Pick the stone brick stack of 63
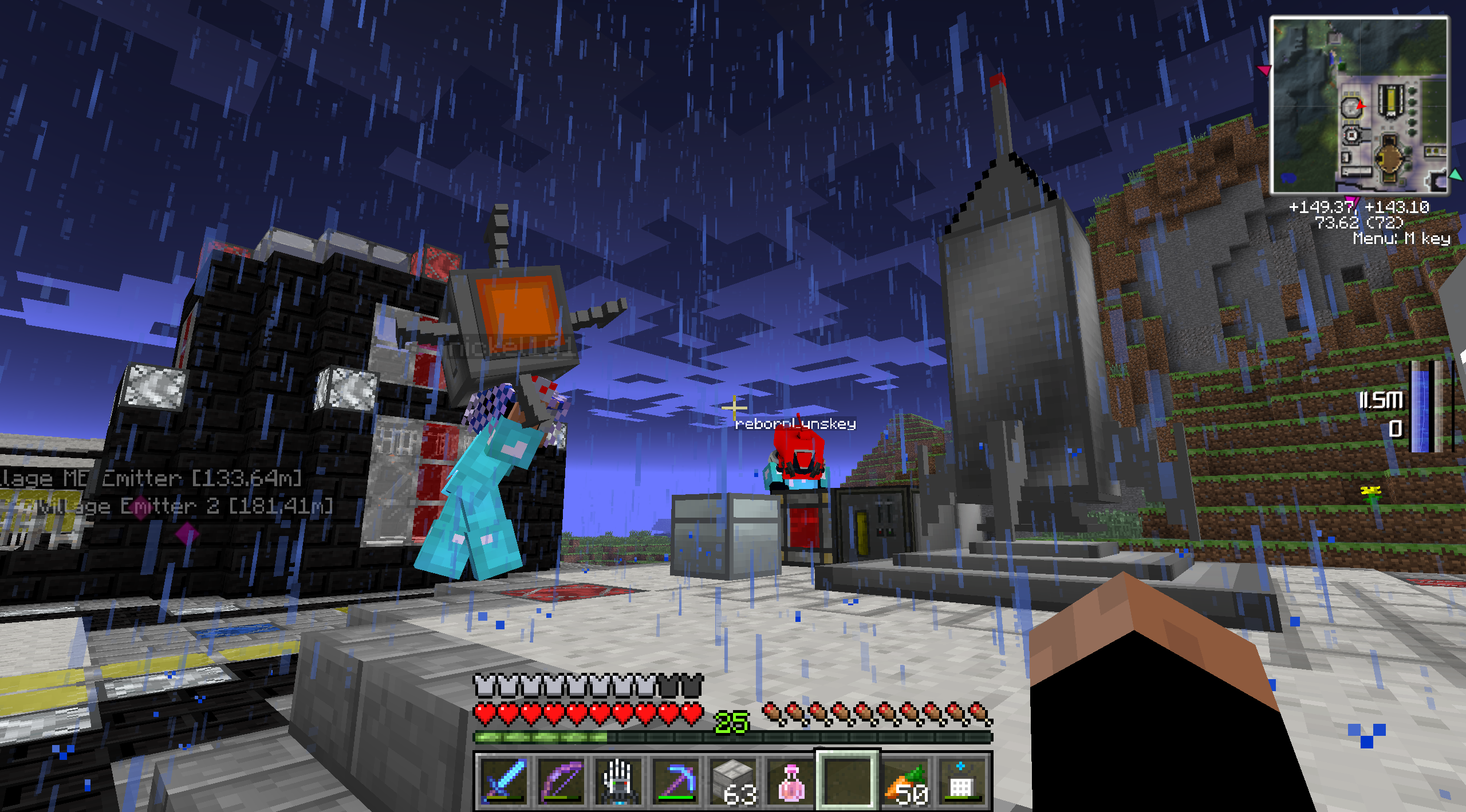This screenshot has height=812, width=1466. (x=734, y=781)
